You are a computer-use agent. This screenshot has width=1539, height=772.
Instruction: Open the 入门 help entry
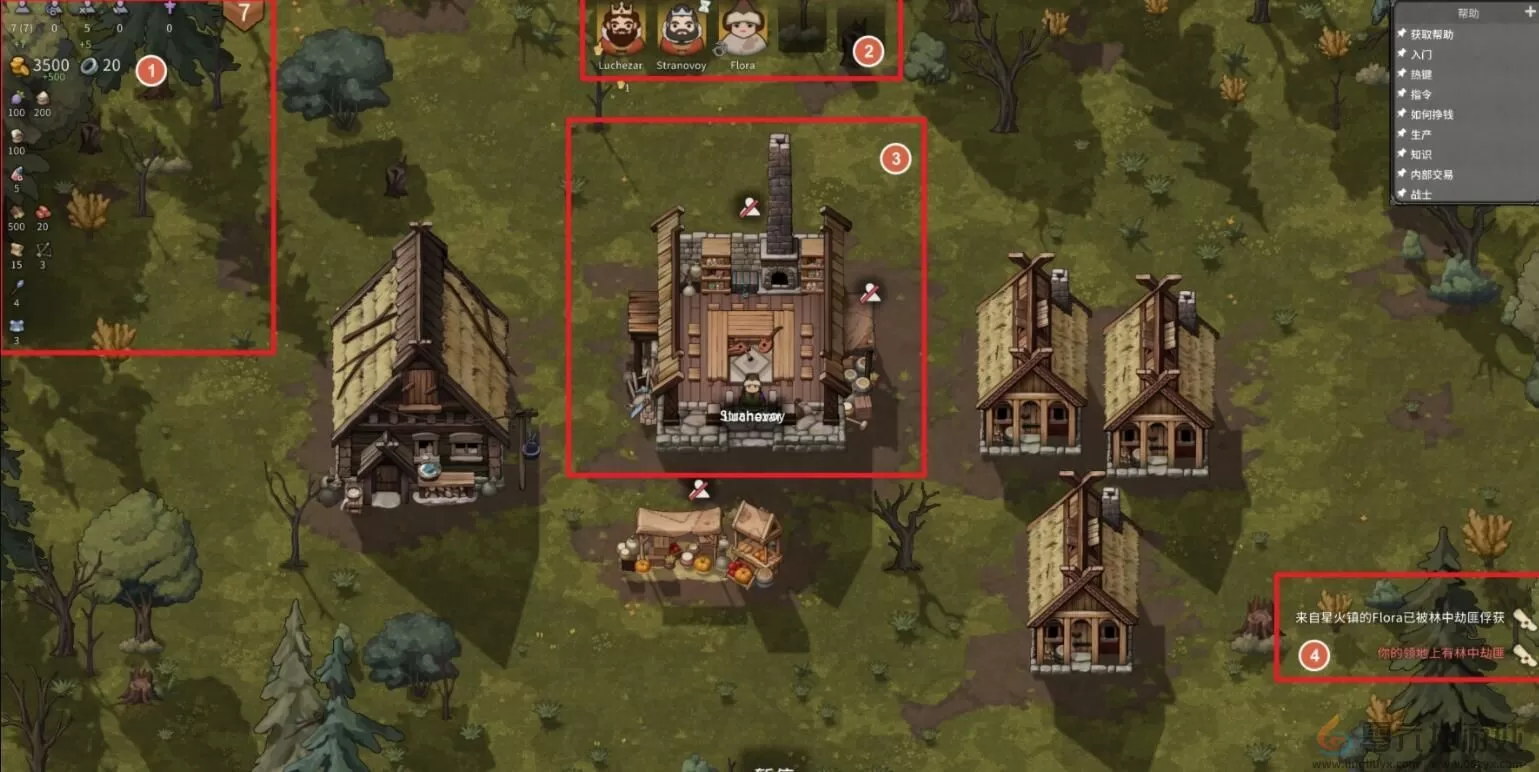click(x=1421, y=54)
